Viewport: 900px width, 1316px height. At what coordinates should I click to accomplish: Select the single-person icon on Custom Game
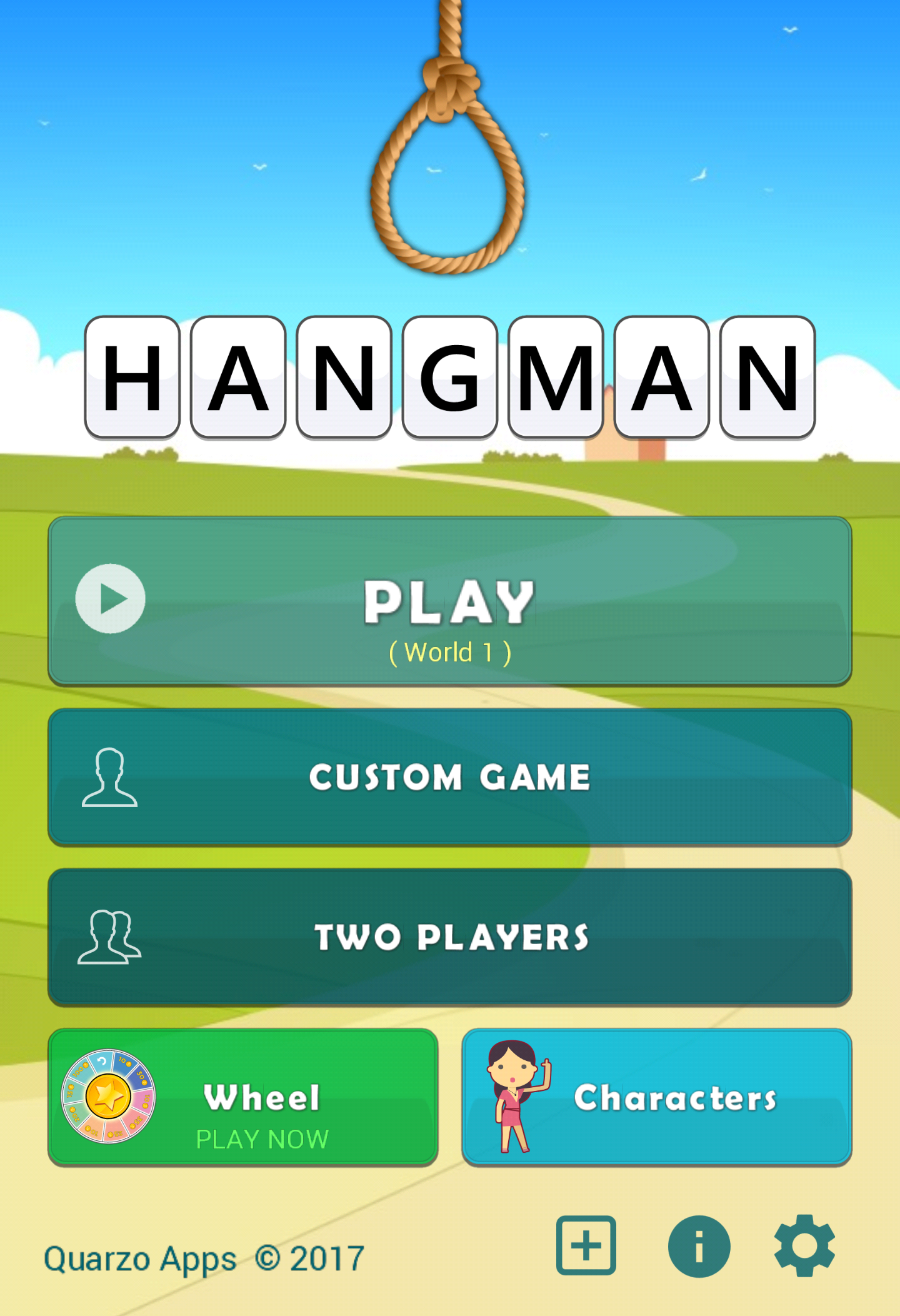[x=110, y=777]
